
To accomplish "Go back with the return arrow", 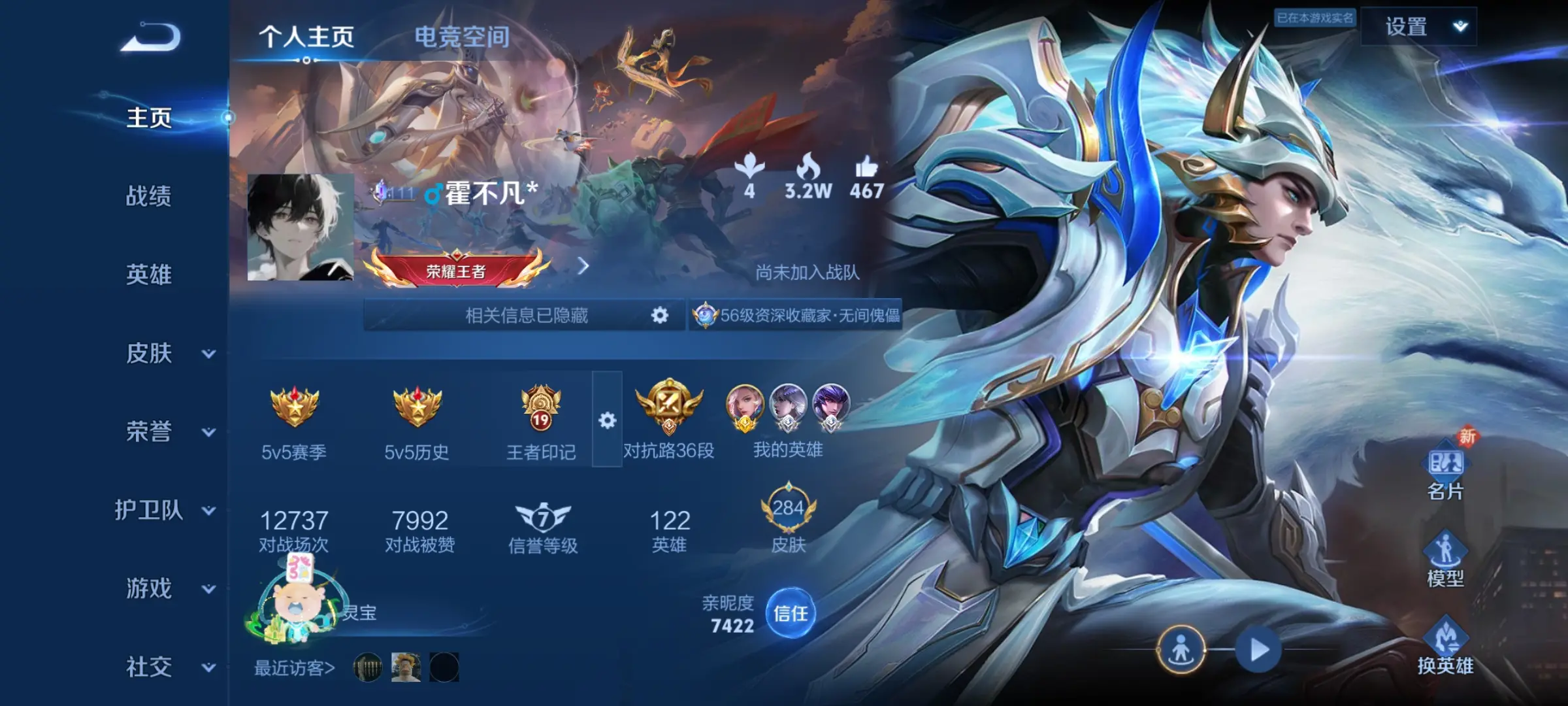I will 151,38.
